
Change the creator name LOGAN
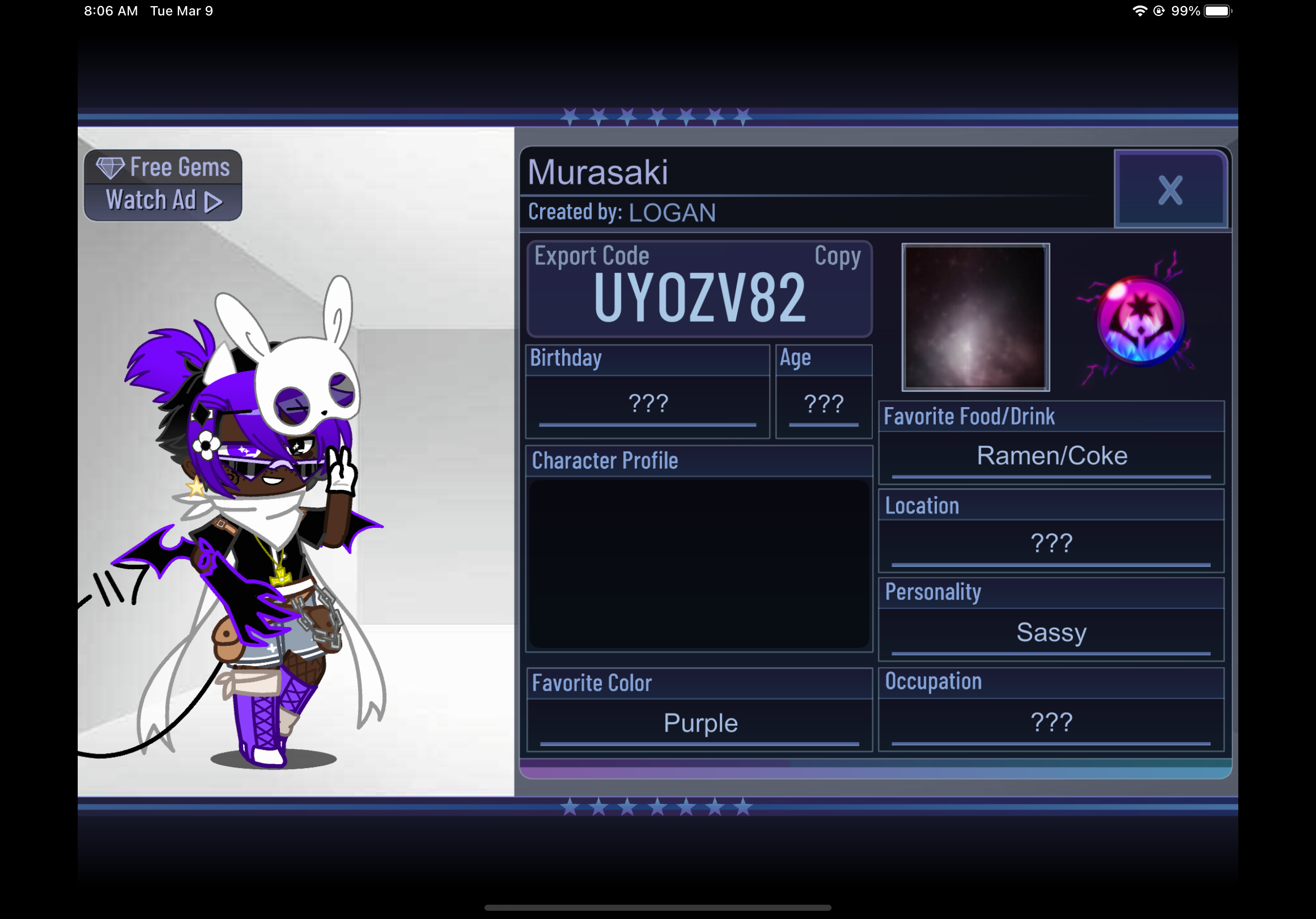(672, 213)
